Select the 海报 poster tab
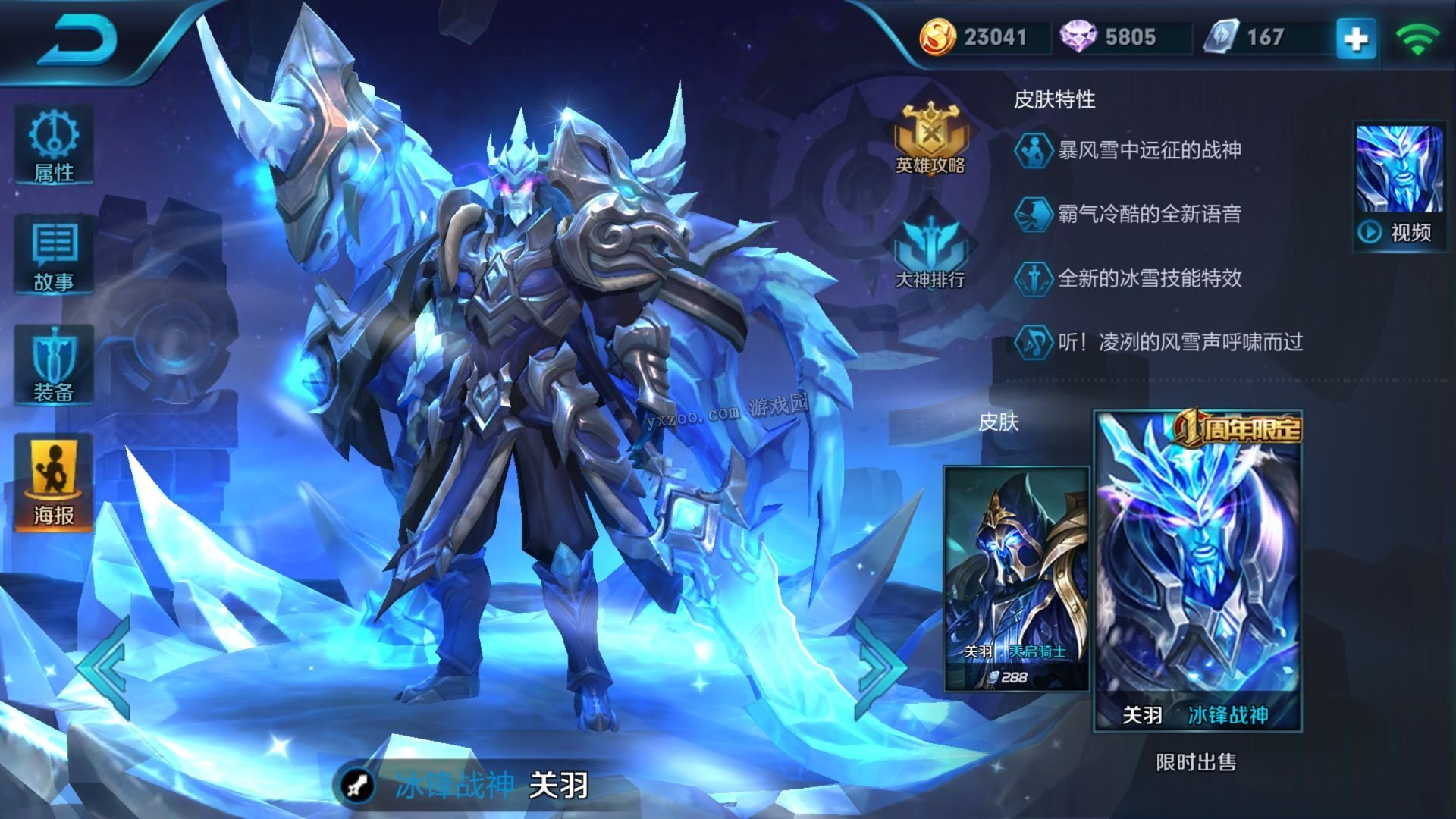1456x819 pixels. coord(54,483)
